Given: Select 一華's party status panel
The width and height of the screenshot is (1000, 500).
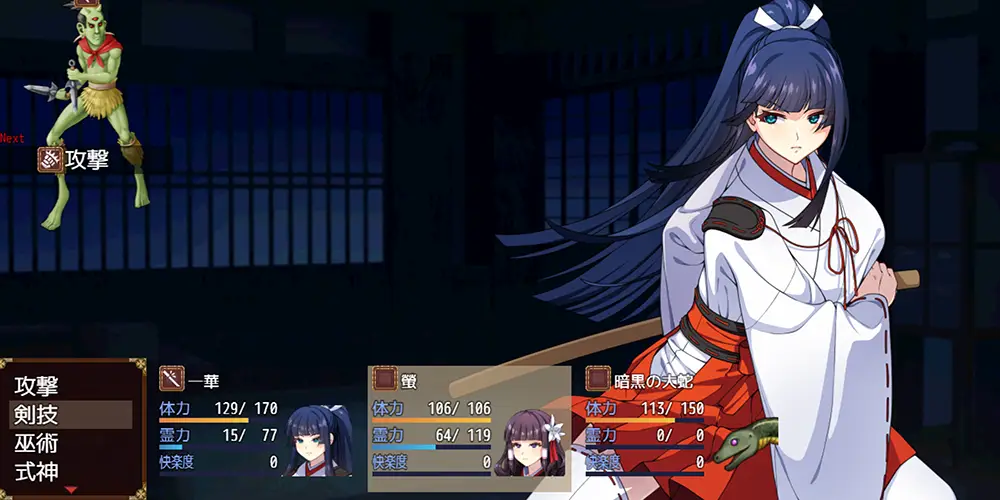Looking at the screenshot, I should (x=253, y=425).
